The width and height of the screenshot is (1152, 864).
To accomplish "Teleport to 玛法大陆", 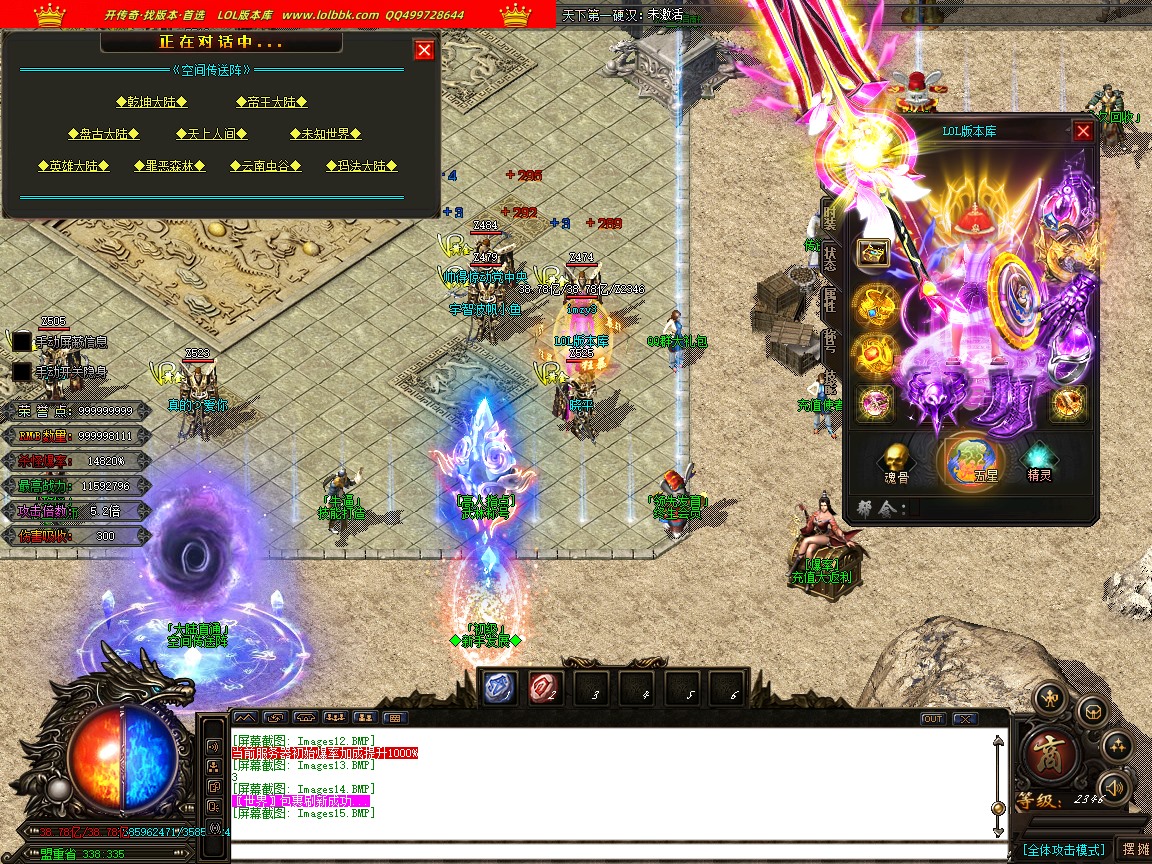I will click(361, 166).
